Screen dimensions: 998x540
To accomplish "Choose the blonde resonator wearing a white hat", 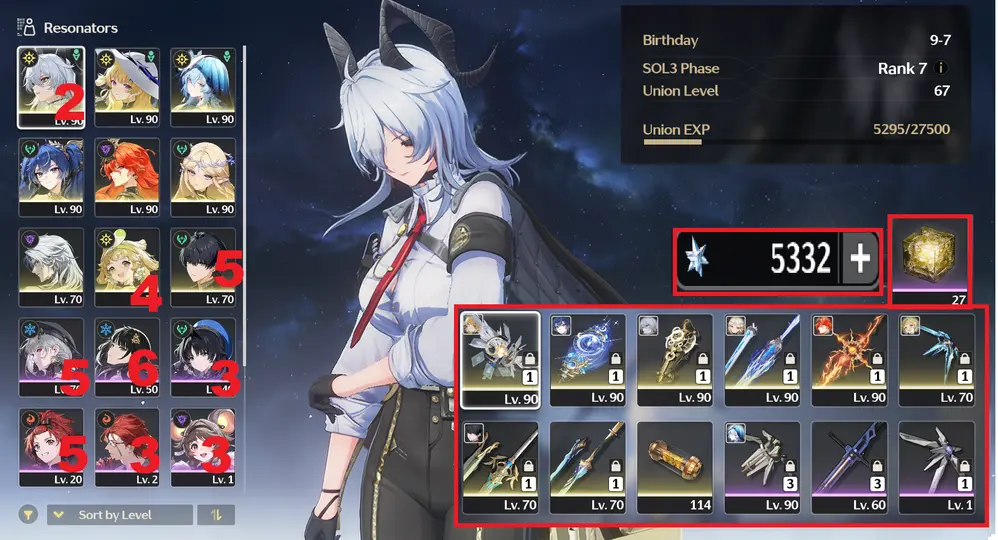I will (127, 86).
